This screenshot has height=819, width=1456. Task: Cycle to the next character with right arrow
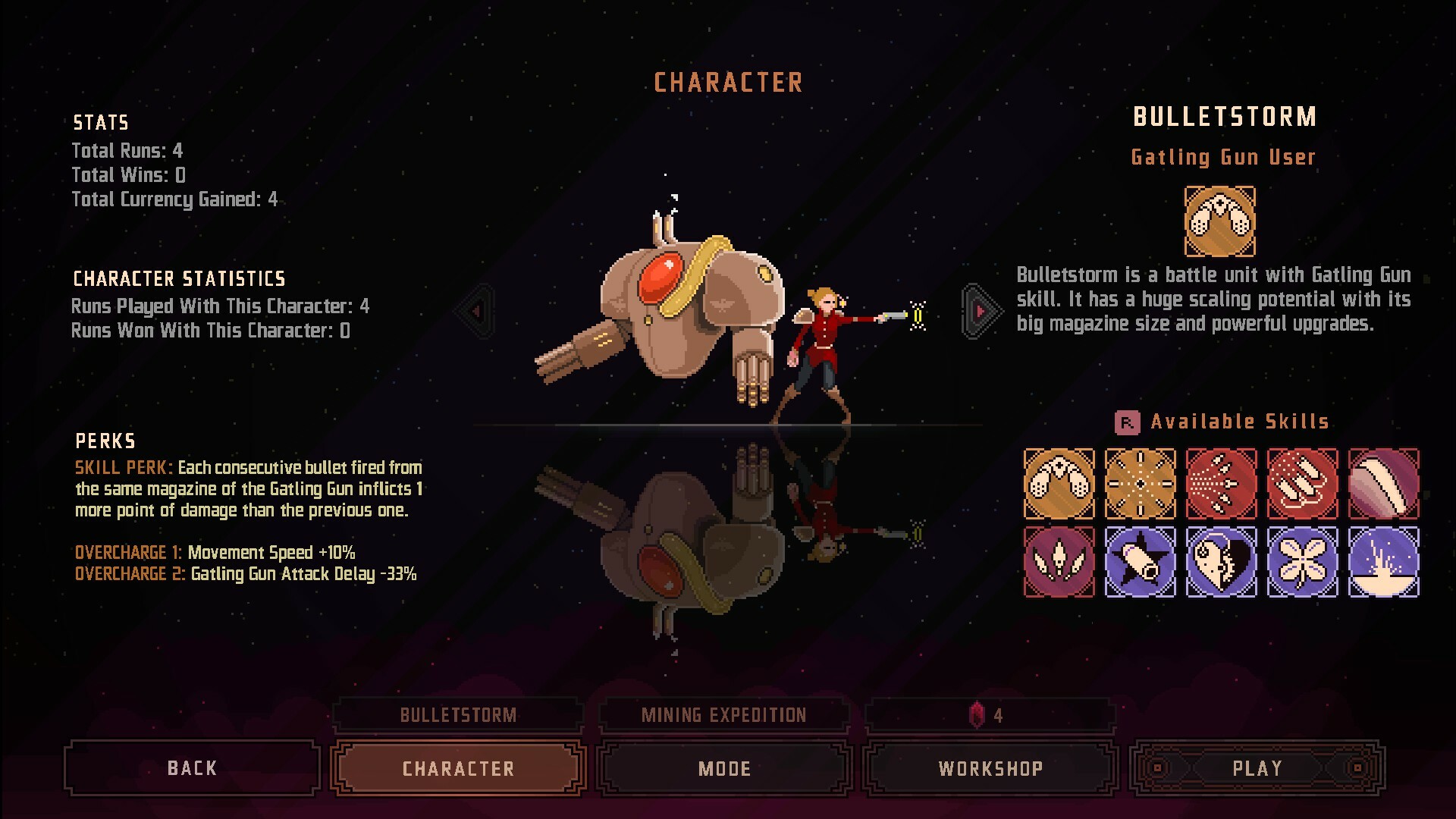(978, 311)
